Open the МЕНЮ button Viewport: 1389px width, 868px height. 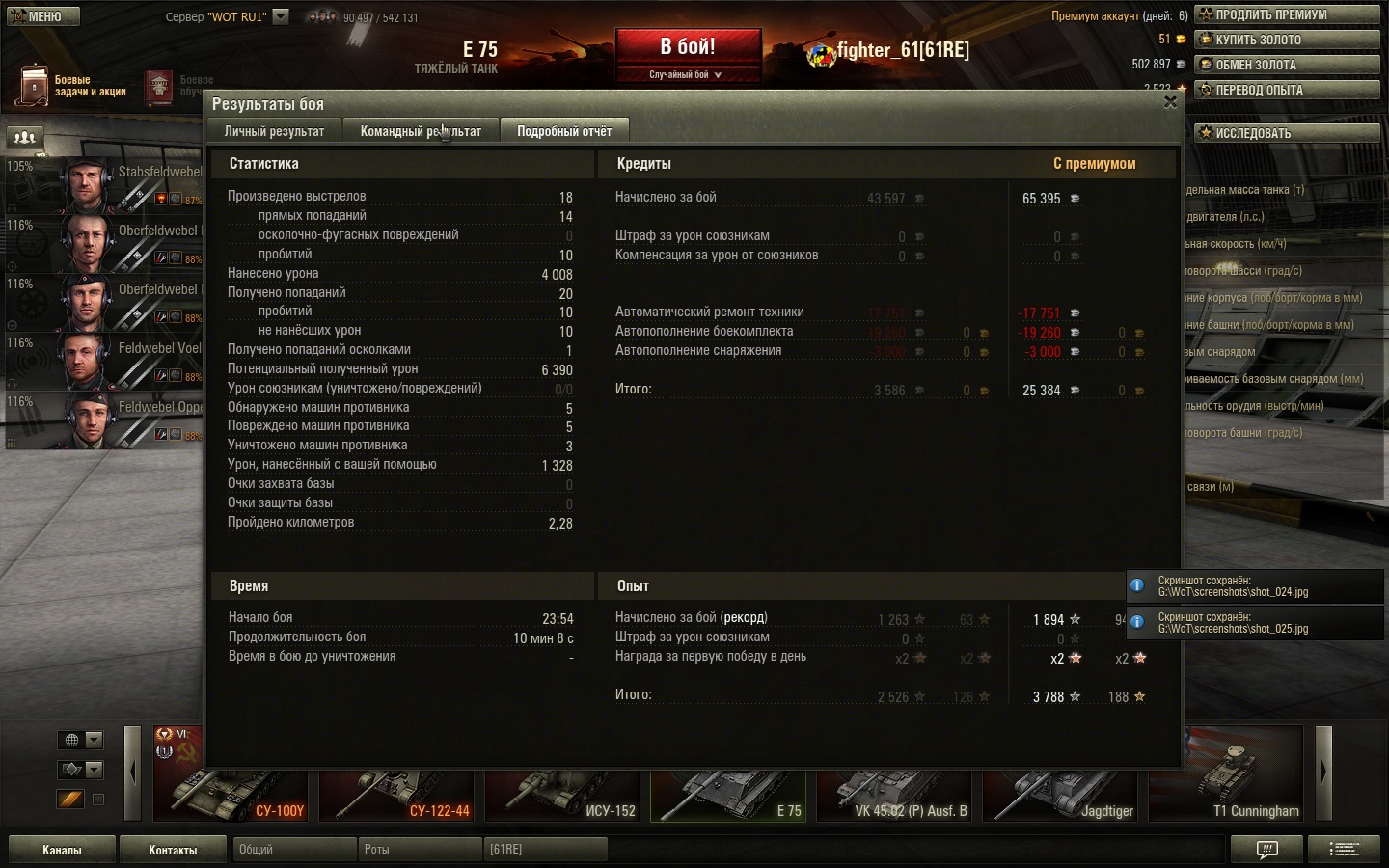[42, 16]
